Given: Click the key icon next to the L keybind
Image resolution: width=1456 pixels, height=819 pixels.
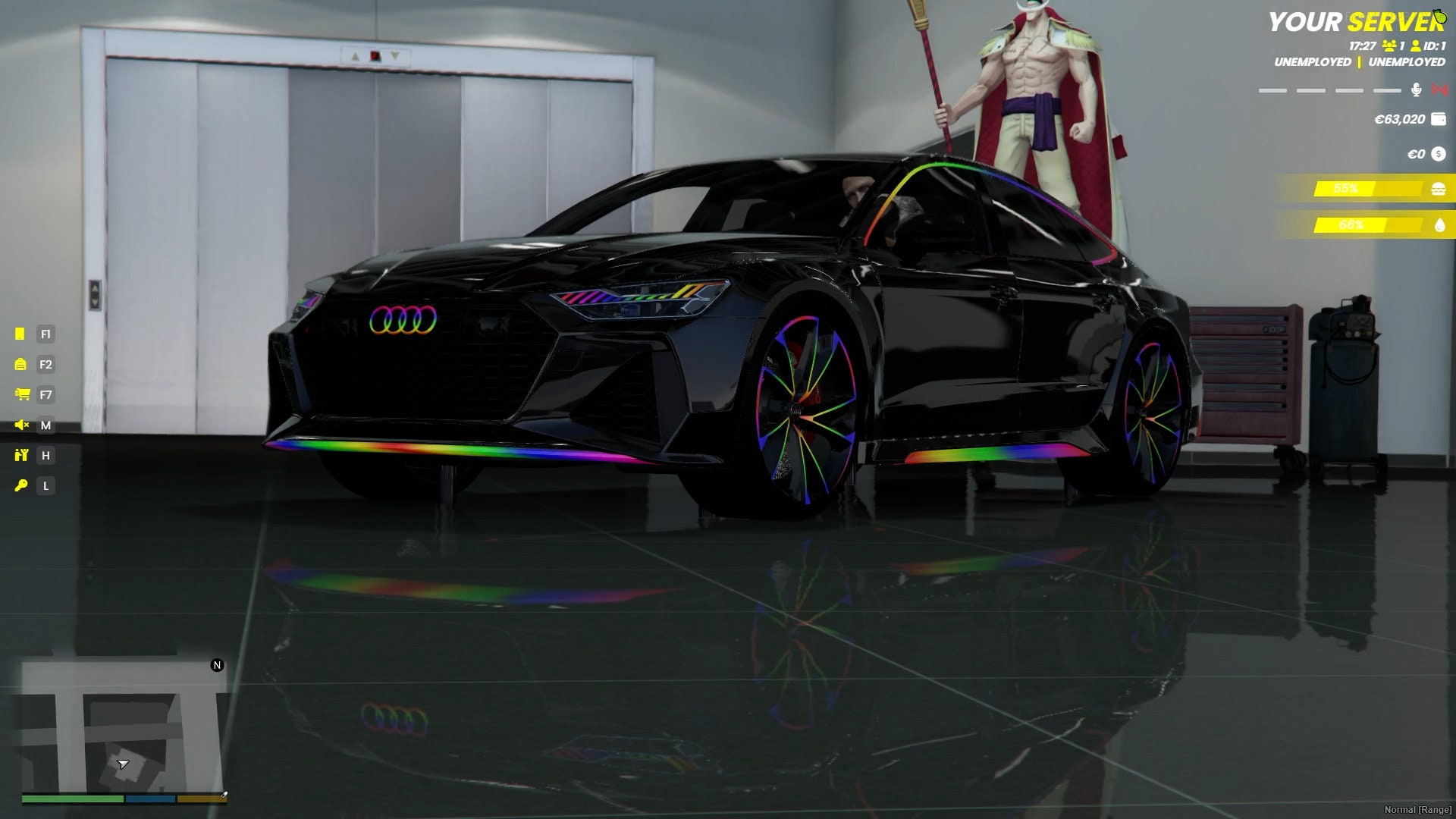Looking at the screenshot, I should coord(22,486).
